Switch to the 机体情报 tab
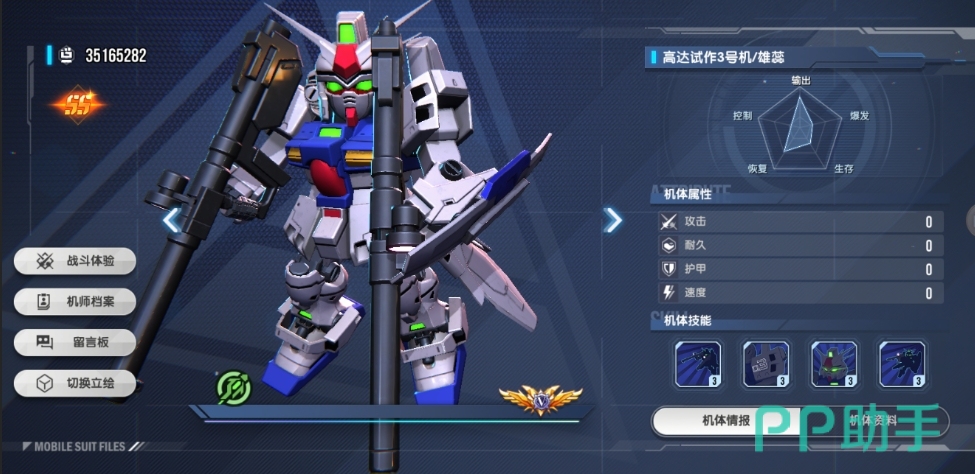Viewport: 975px width, 474px height. coord(725,421)
